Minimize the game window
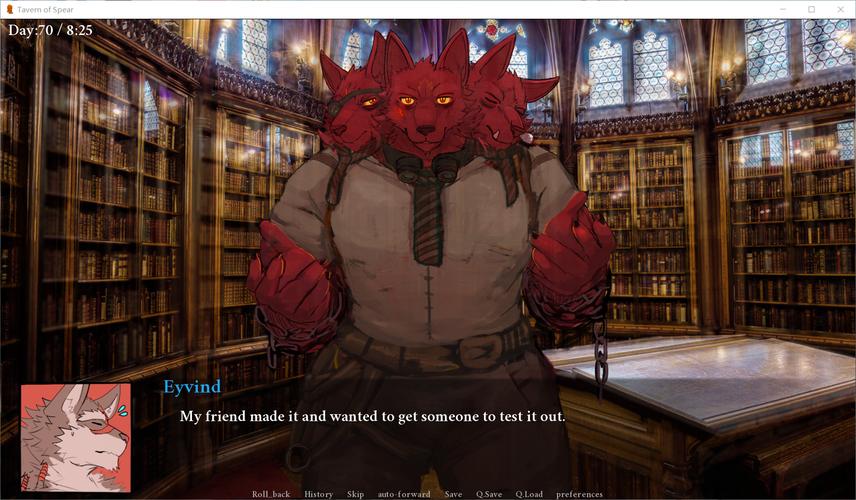 click(x=783, y=9)
